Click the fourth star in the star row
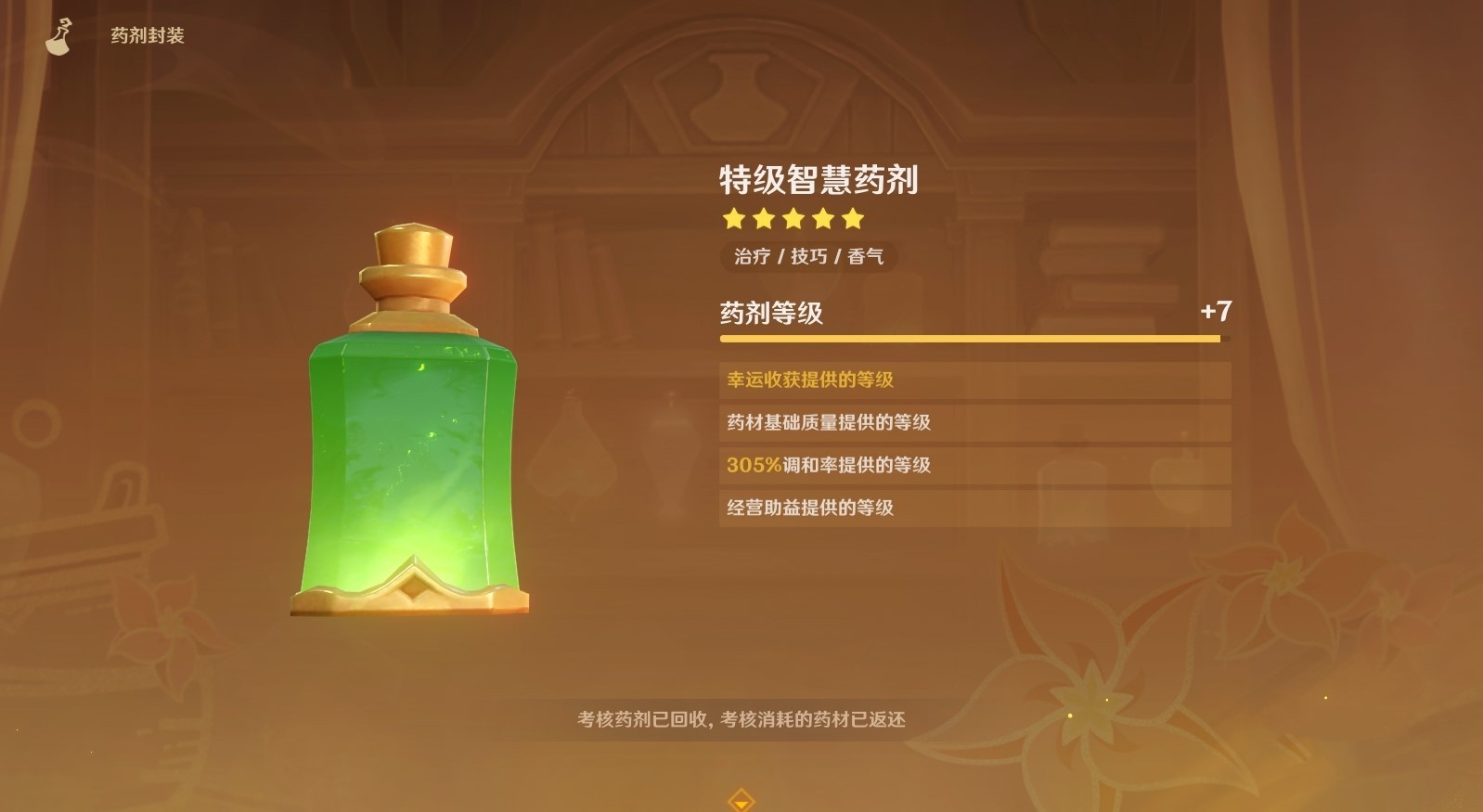 pos(822,220)
